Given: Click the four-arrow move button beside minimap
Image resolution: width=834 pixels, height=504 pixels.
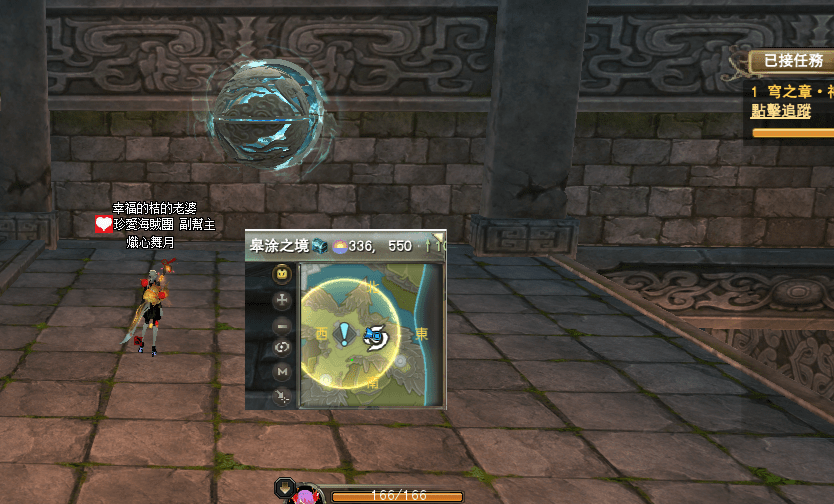Looking at the screenshot, I should [x=282, y=299].
